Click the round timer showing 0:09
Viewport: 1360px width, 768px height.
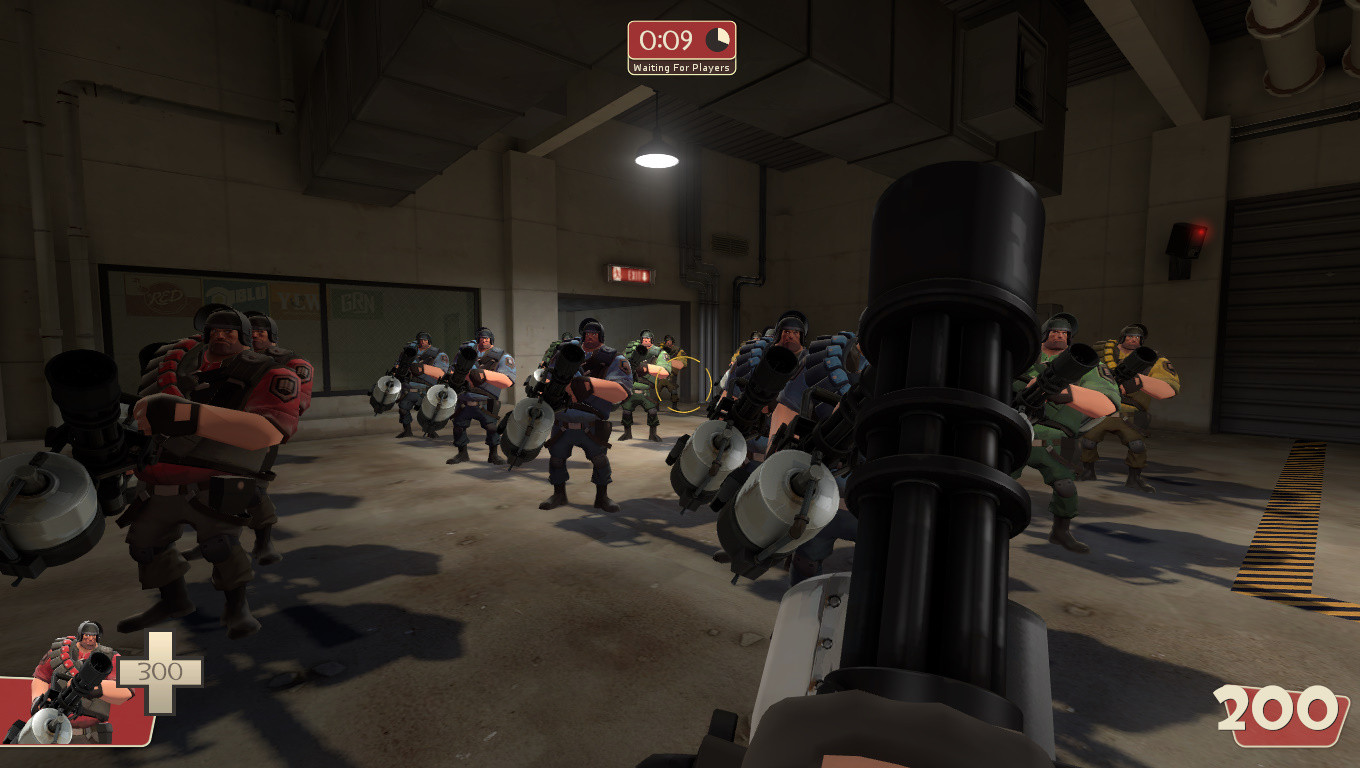(x=667, y=41)
